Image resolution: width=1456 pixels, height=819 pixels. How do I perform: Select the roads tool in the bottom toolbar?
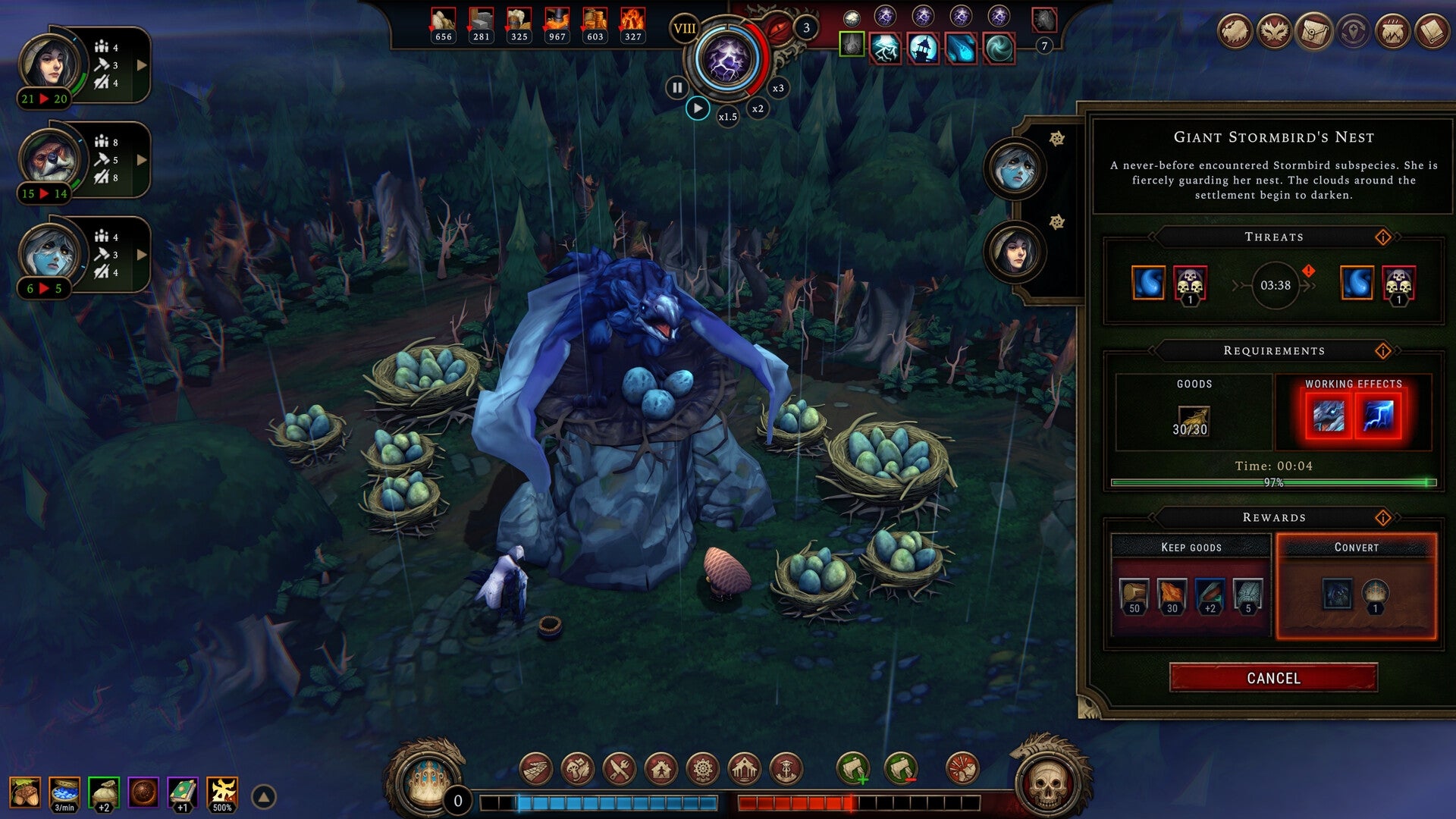pyautogui.click(x=536, y=768)
